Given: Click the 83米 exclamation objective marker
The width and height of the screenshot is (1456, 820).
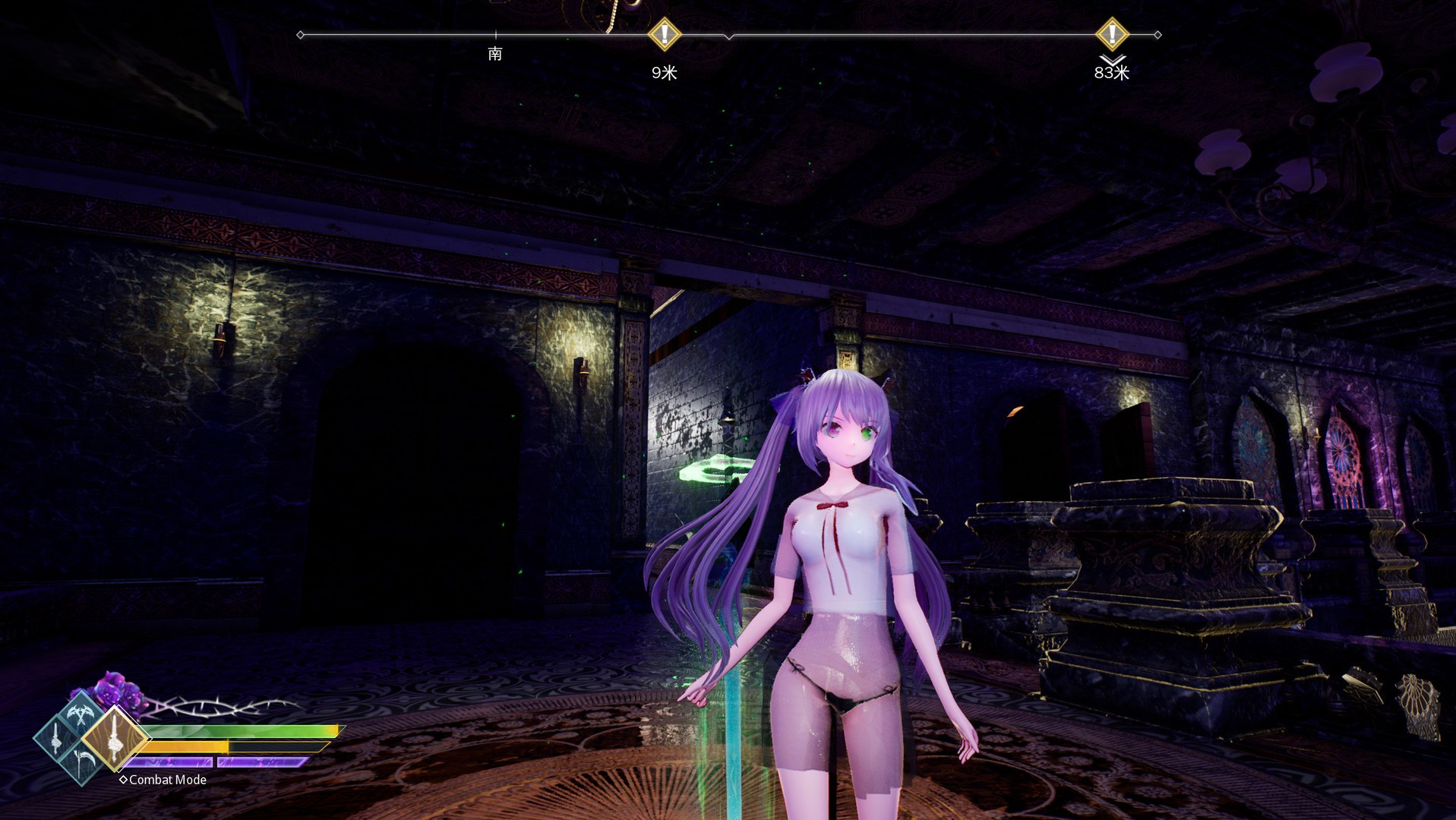Looking at the screenshot, I should (x=1111, y=33).
